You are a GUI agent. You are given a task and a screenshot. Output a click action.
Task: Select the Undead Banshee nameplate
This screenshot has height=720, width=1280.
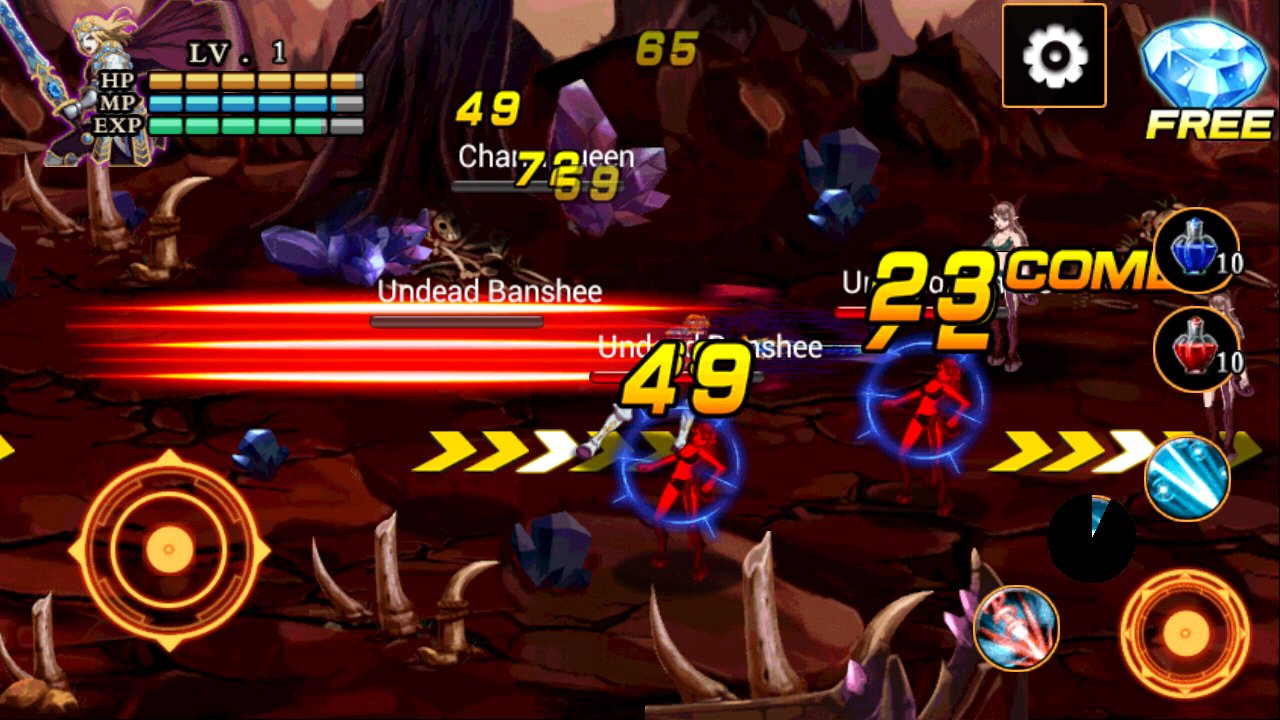click(487, 292)
